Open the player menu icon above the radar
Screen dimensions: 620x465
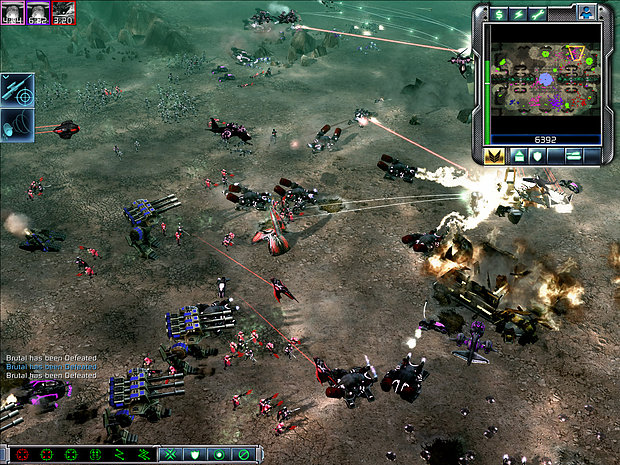pyautogui.click(x=587, y=11)
